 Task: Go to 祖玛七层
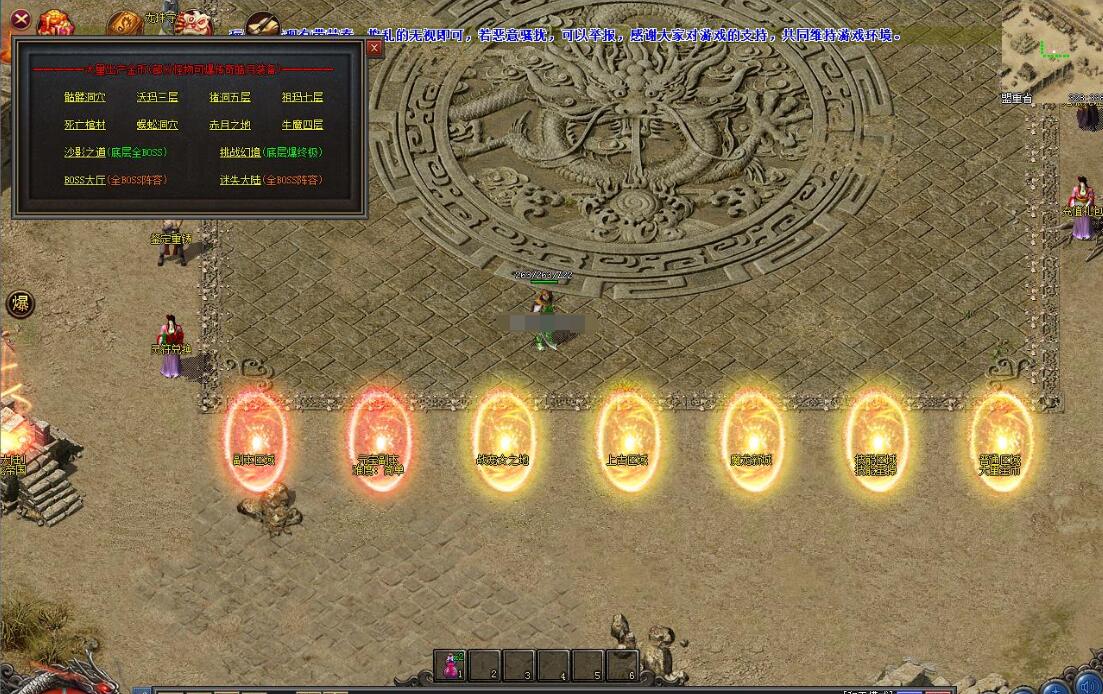[x=302, y=98]
